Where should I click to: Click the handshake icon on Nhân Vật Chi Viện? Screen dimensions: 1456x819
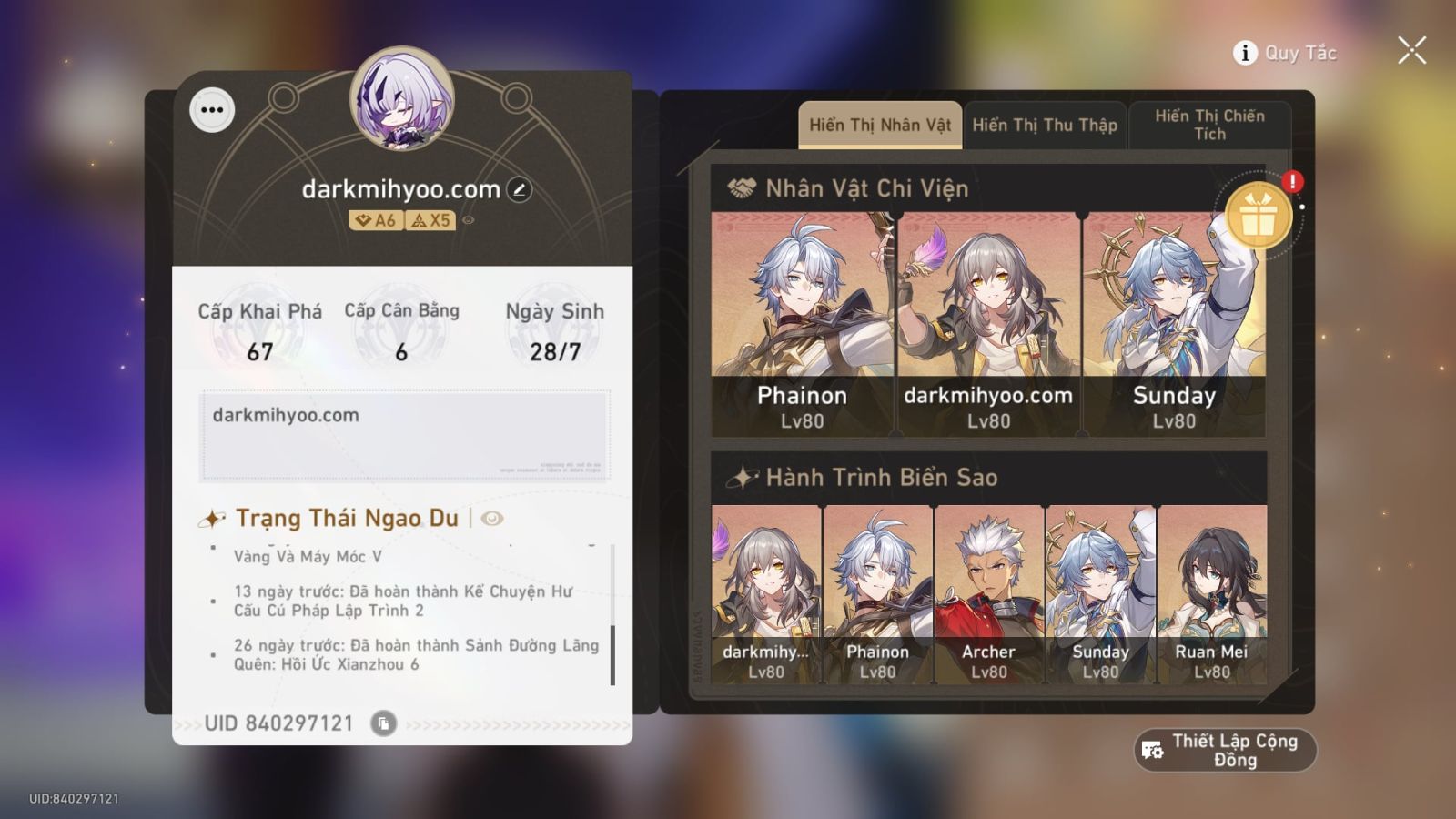pyautogui.click(x=742, y=189)
